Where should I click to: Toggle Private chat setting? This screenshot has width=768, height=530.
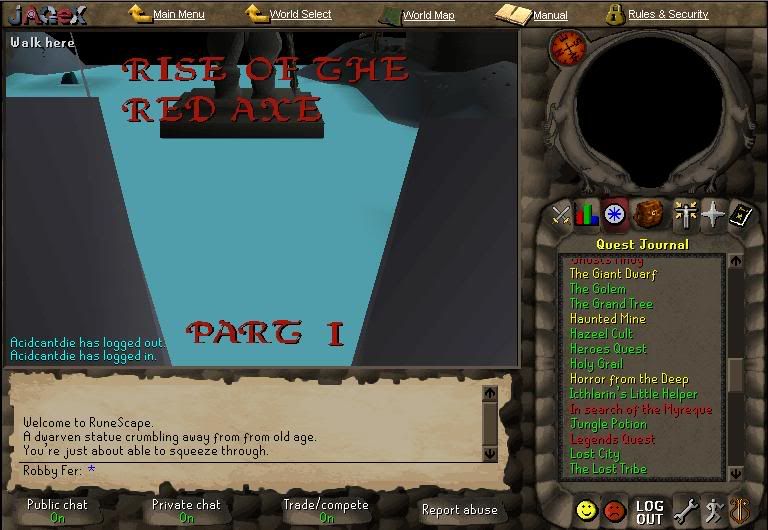tap(186, 510)
